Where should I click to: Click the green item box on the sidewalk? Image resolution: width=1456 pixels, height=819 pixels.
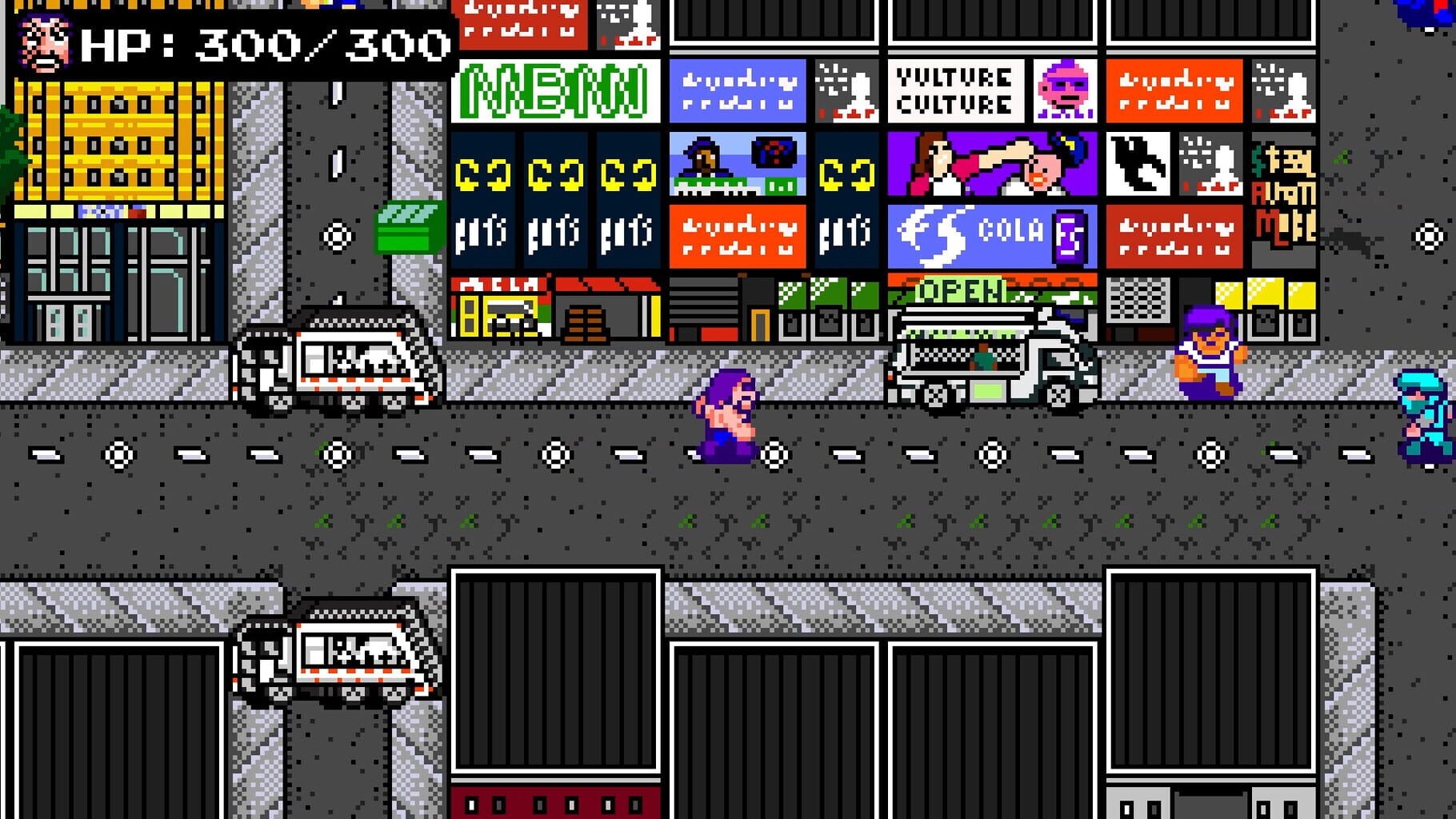[x=404, y=228]
